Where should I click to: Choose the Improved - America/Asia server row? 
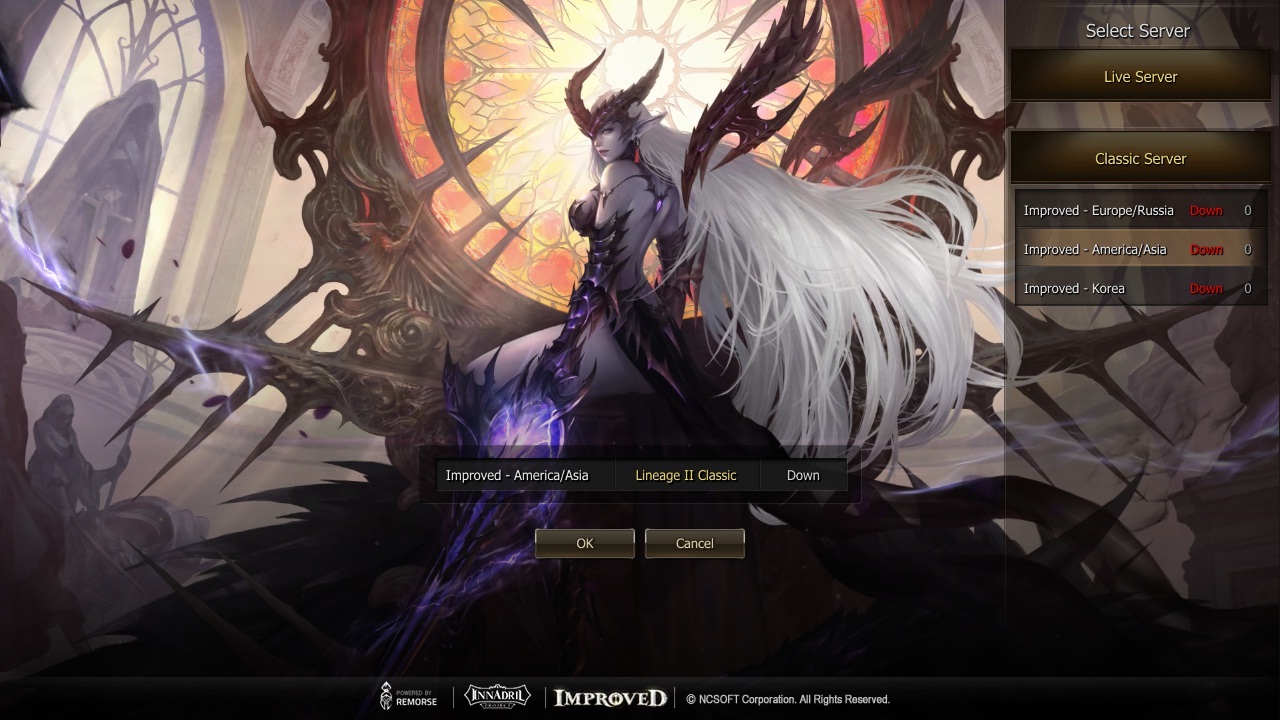coord(1138,250)
